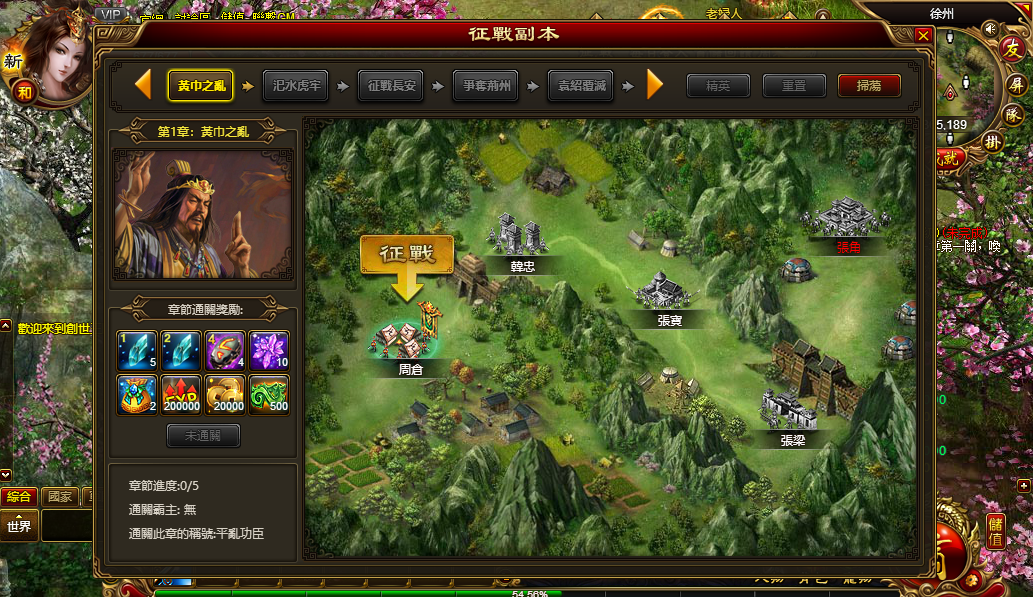Choose the 爭奪荊州 chapter tab

pos(485,86)
